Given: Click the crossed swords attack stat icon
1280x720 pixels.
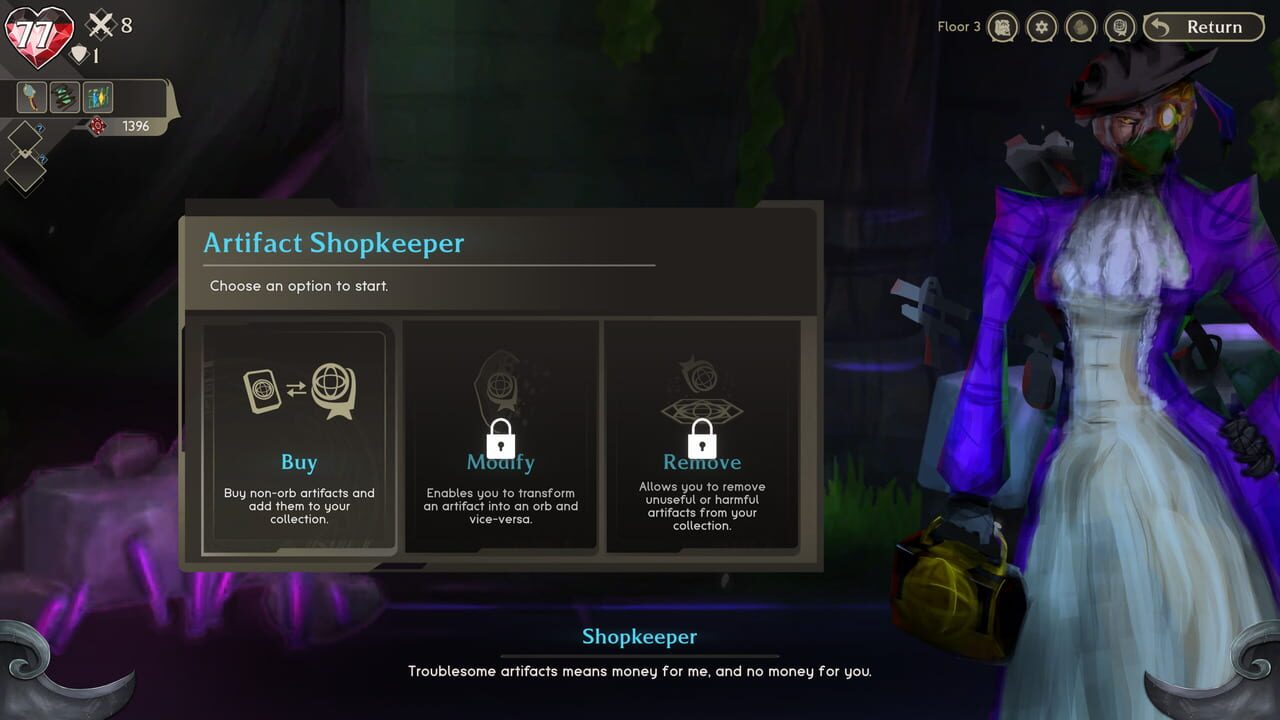Looking at the screenshot, I should [x=99, y=25].
